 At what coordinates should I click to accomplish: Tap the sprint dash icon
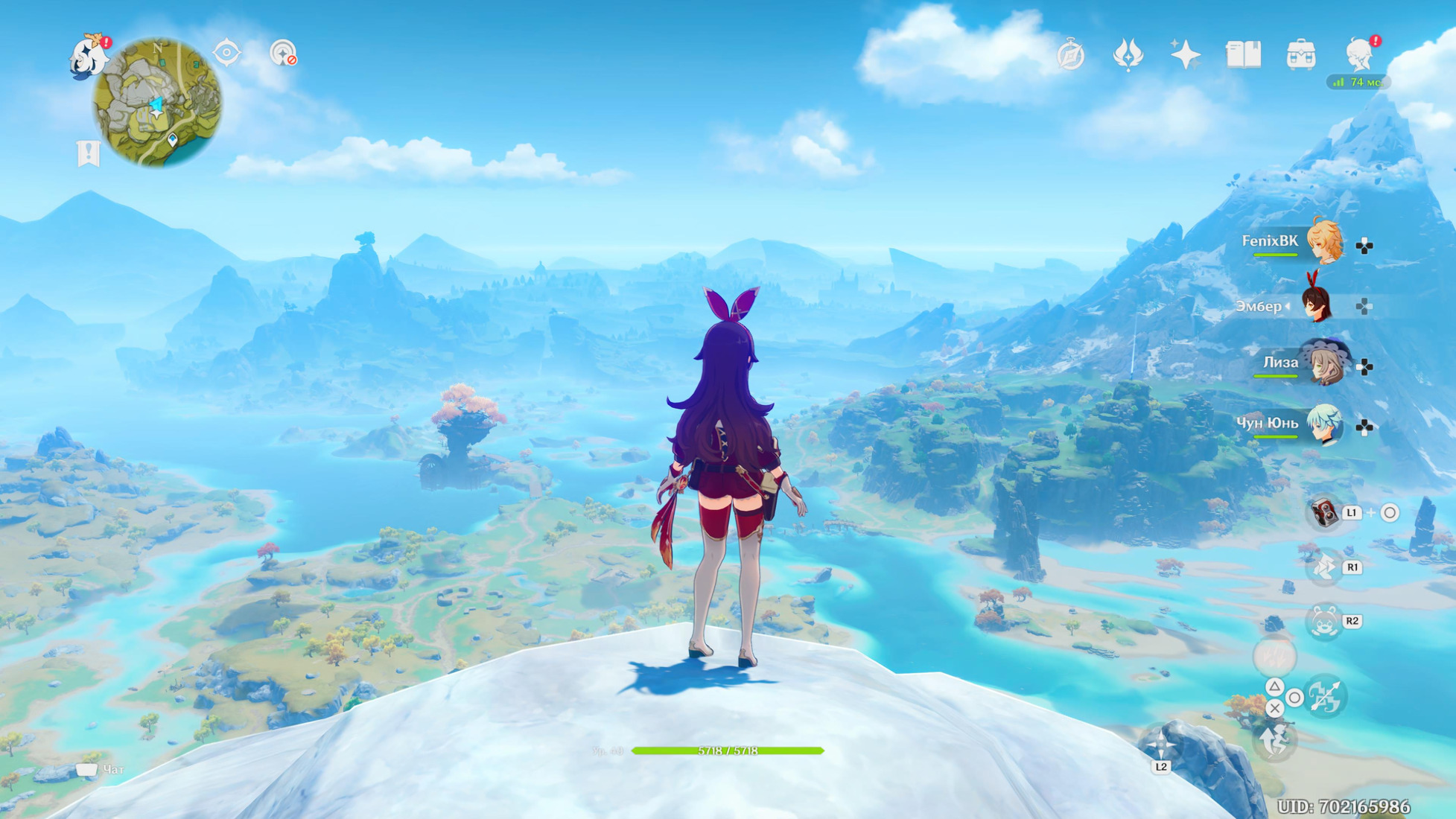click(x=1324, y=567)
